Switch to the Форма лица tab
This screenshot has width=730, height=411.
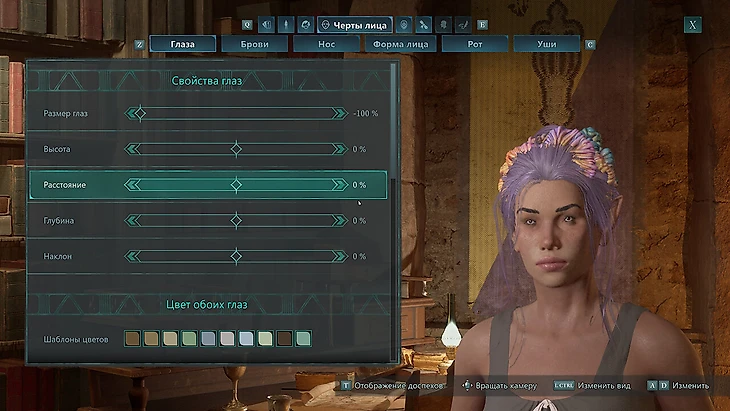click(400, 44)
